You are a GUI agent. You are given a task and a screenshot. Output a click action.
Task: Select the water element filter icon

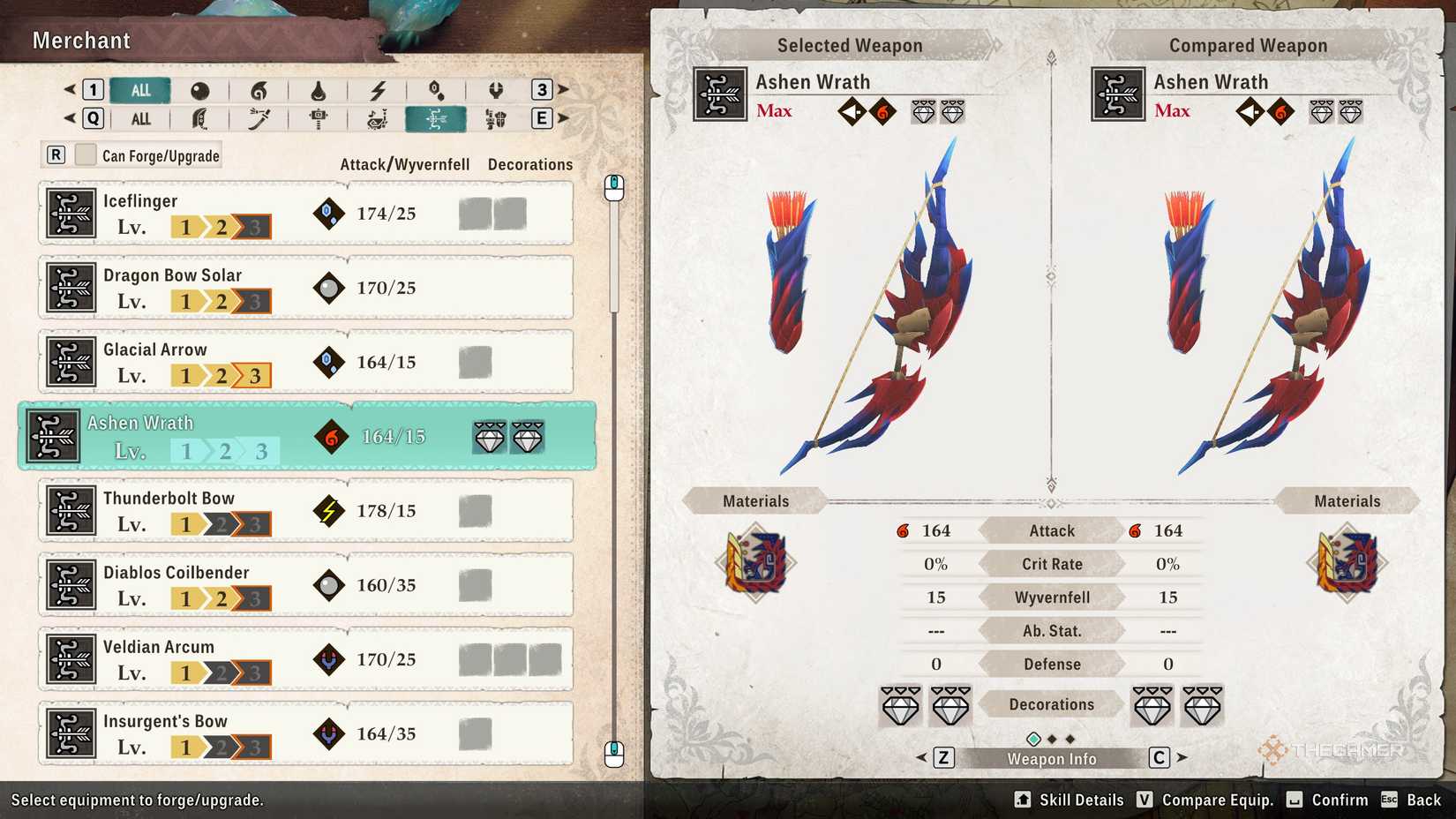click(x=319, y=90)
